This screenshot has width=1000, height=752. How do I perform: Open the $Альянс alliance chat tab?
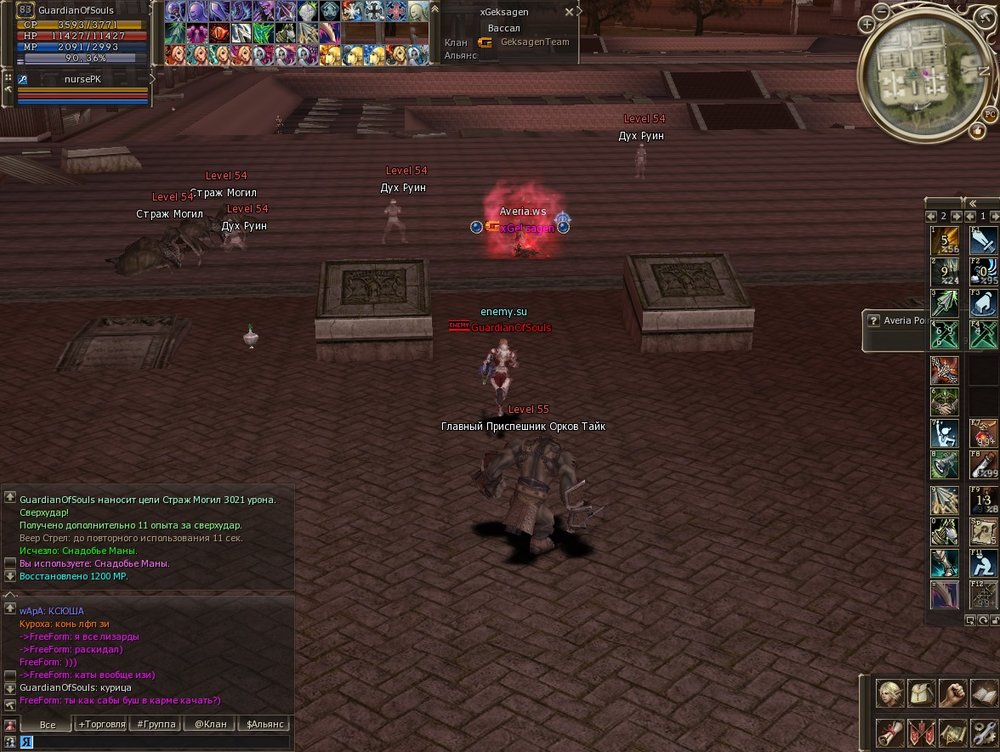click(x=265, y=724)
